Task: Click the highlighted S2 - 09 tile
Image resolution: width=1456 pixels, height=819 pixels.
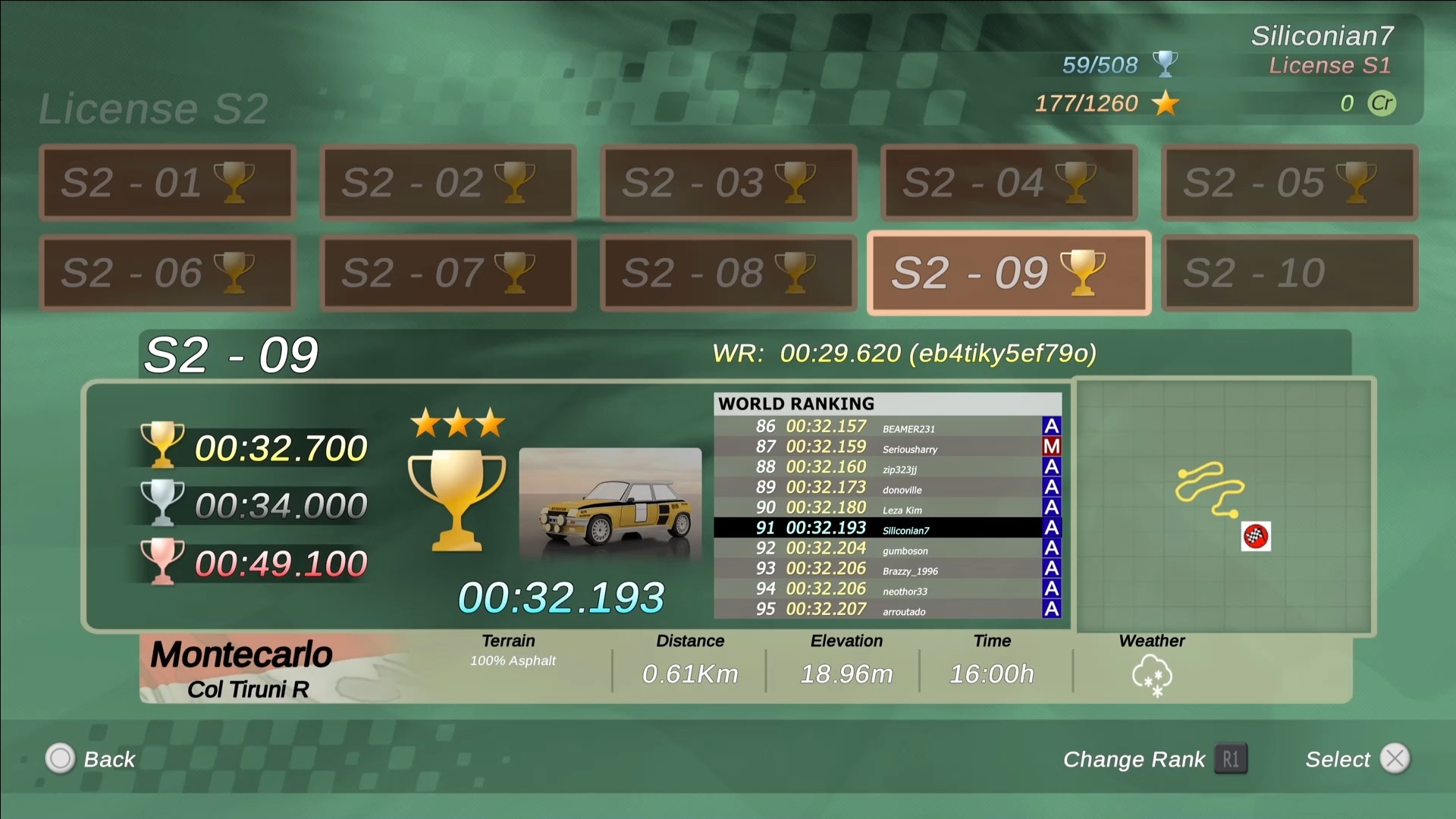Action: 1009,273
